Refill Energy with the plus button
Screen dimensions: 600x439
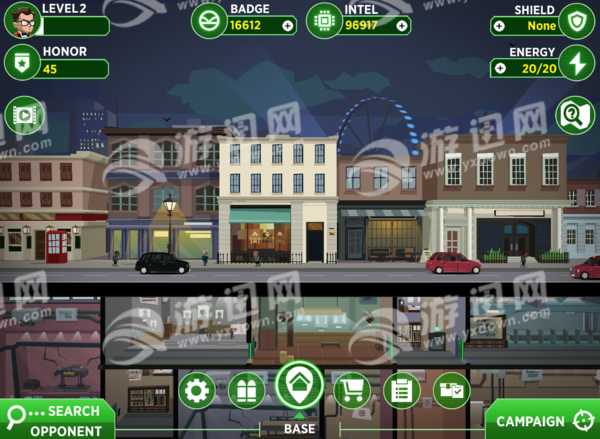click(x=498, y=68)
